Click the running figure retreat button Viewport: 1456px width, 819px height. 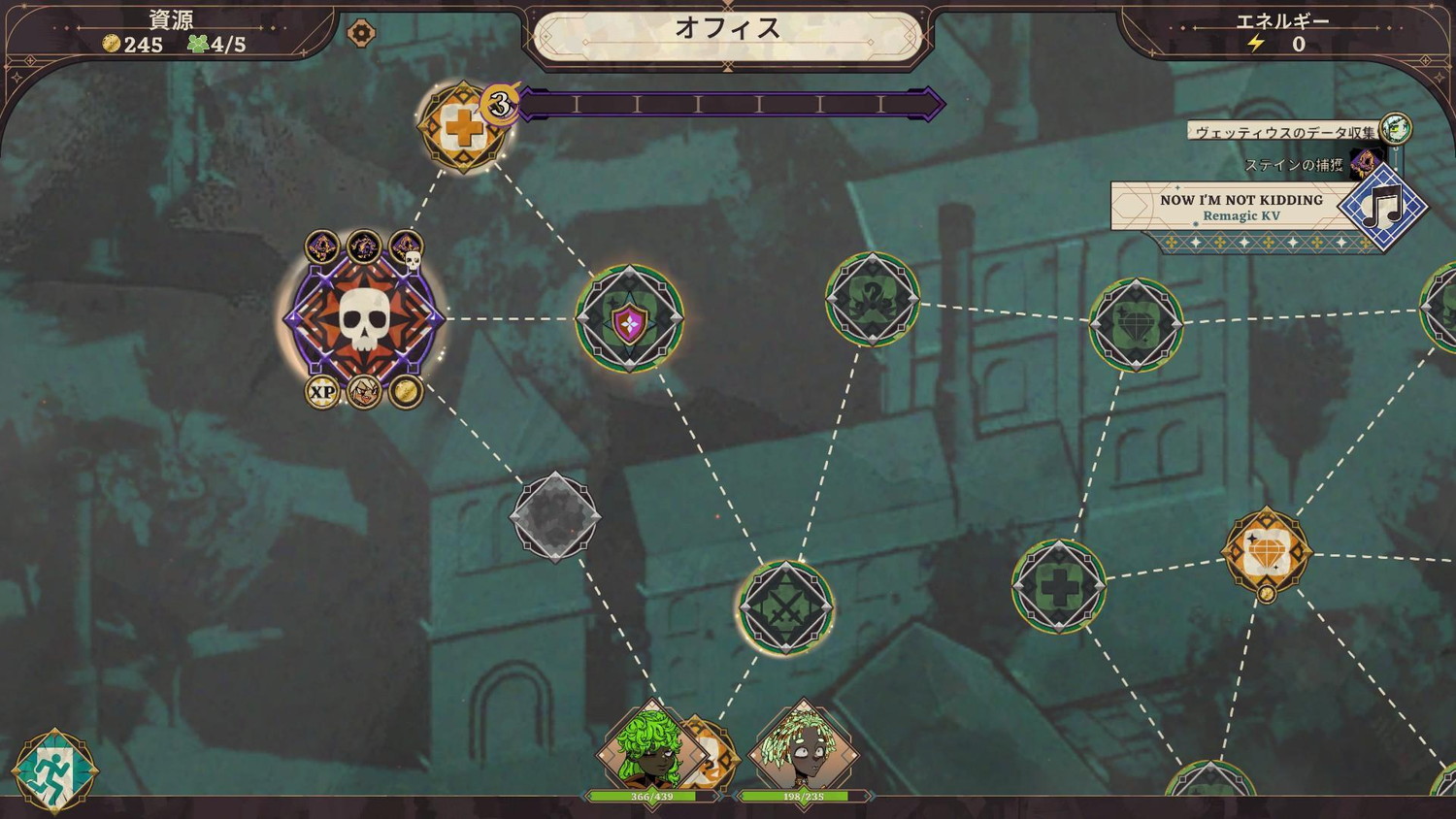pos(54,772)
